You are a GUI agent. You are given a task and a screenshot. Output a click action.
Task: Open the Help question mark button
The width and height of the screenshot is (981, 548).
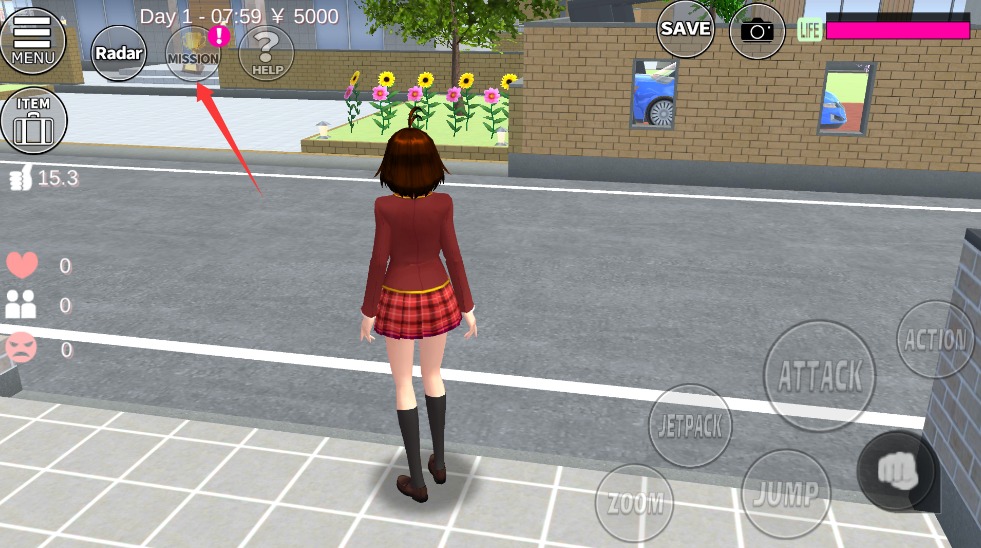click(266, 53)
